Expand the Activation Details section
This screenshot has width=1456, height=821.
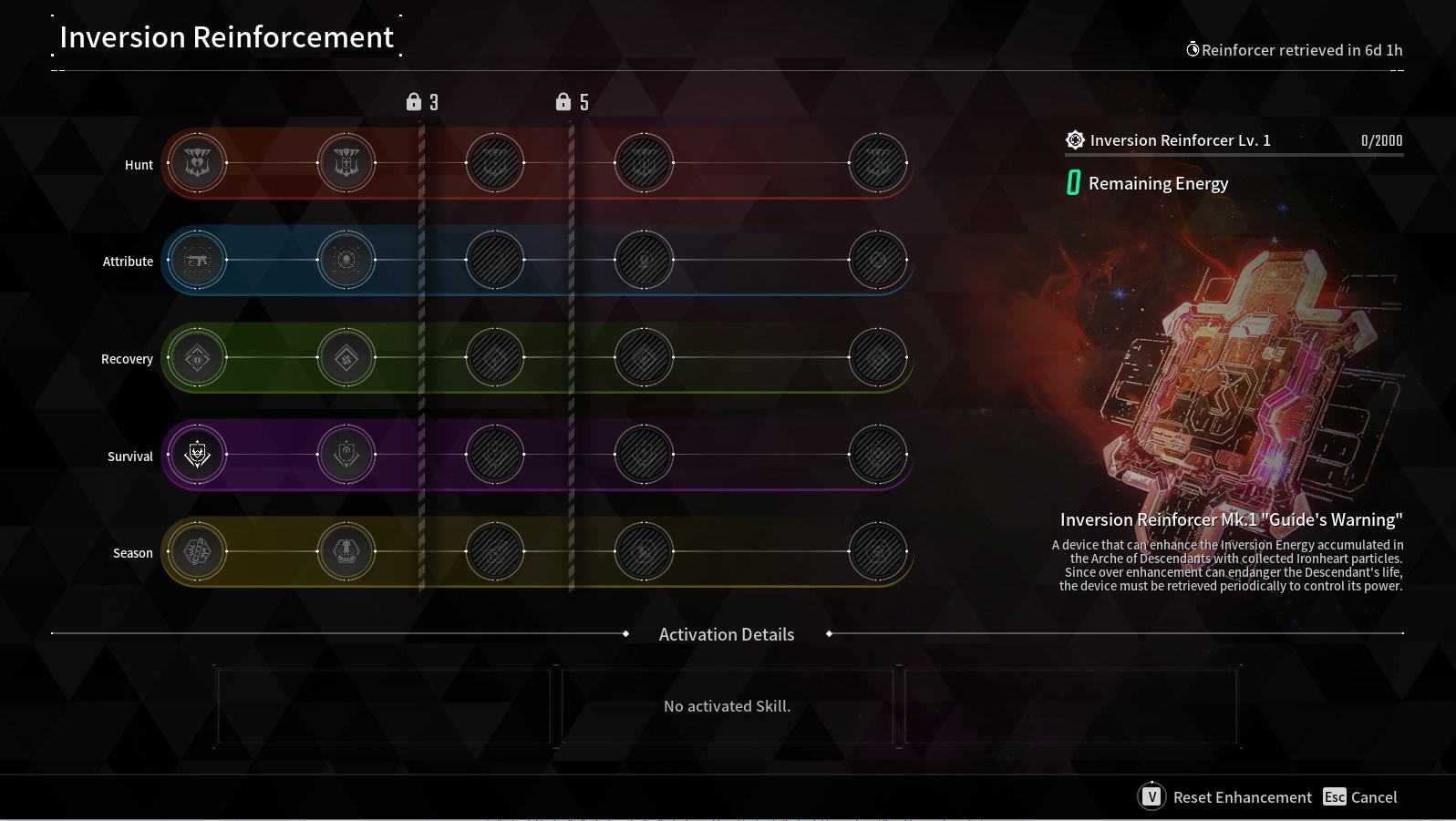tap(726, 634)
